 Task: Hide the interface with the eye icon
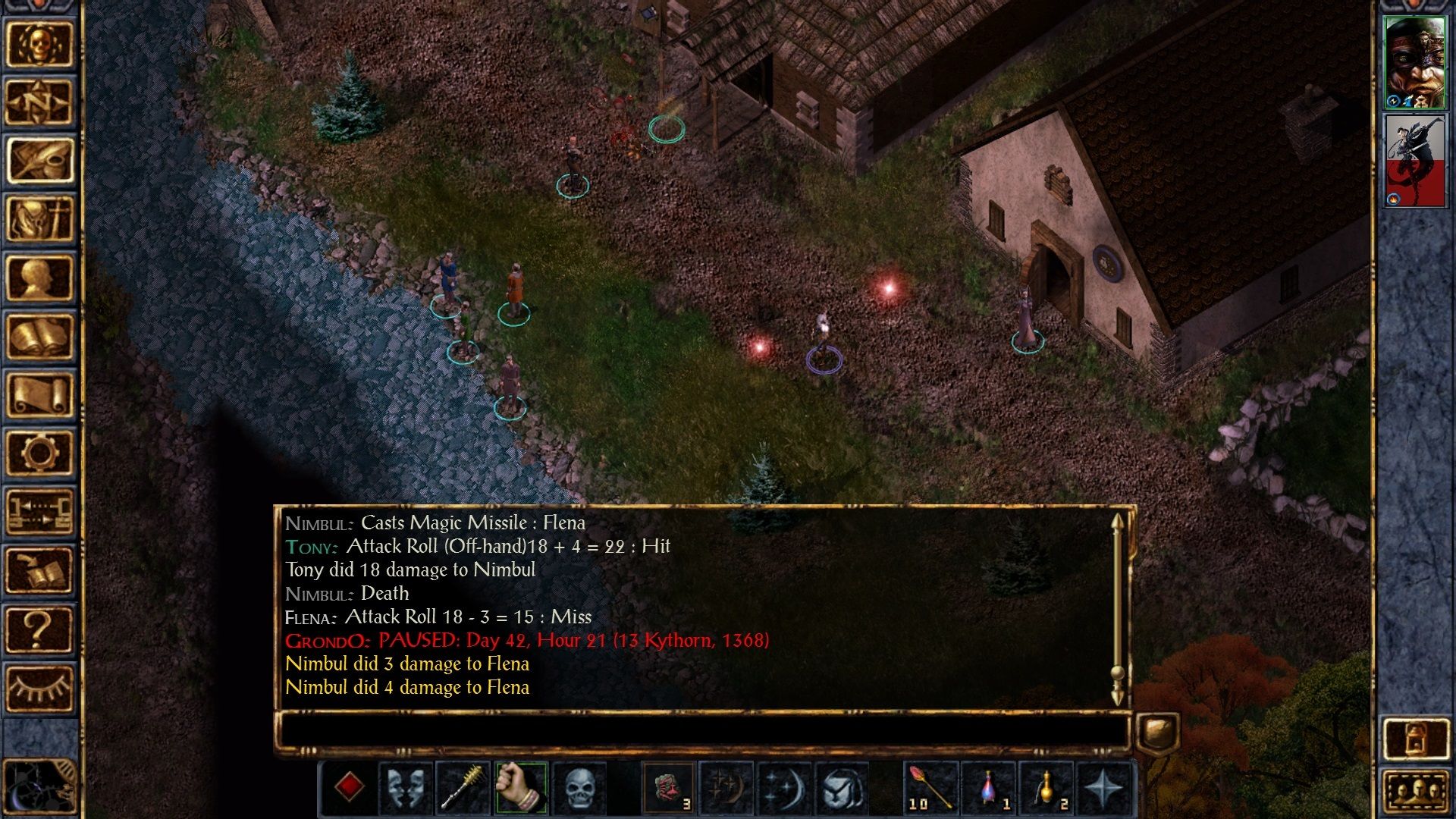coord(39,688)
